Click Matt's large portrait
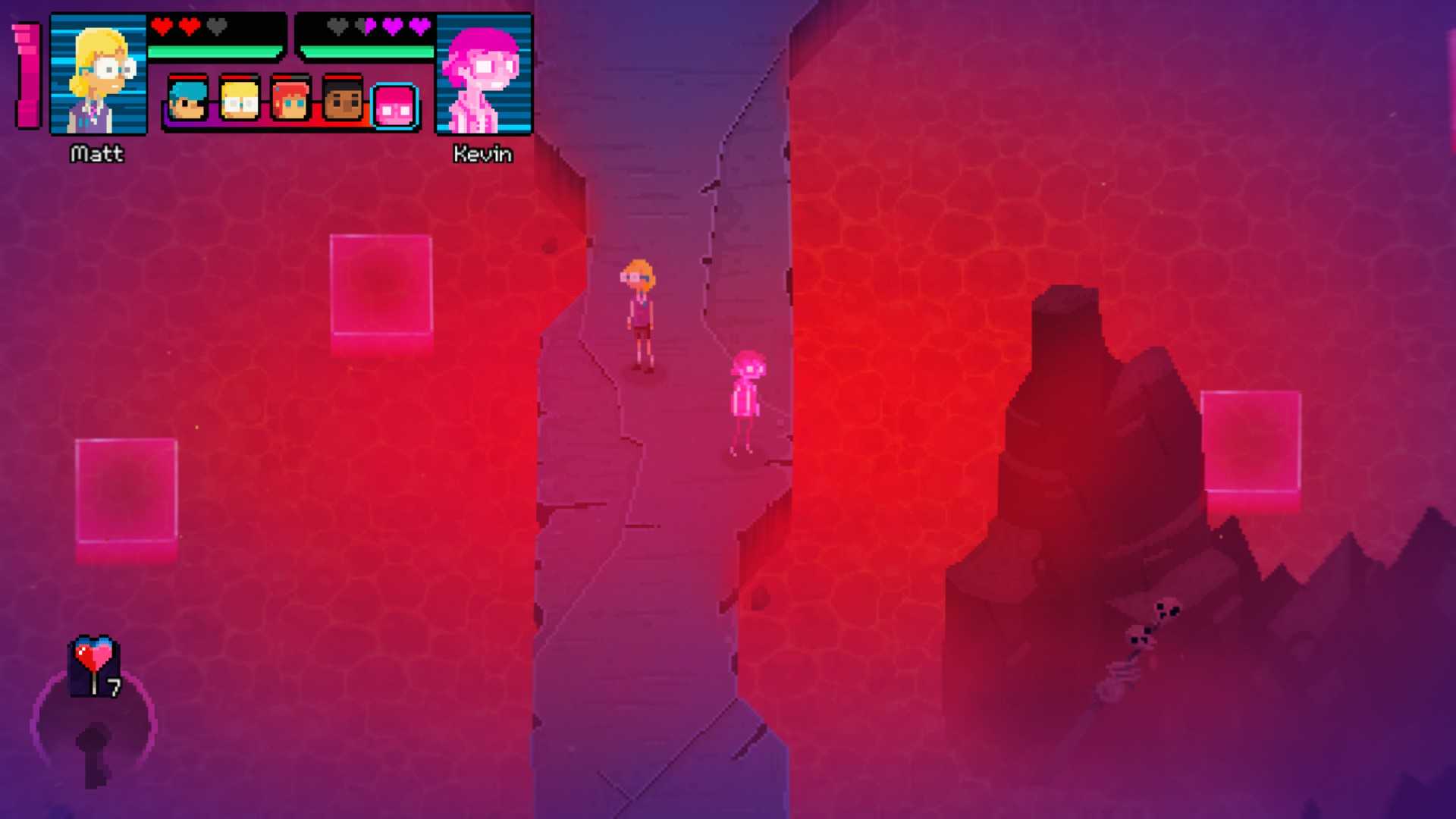The height and width of the screenshot is (819, 1456). pyautogui.click(x=99, y=75)
